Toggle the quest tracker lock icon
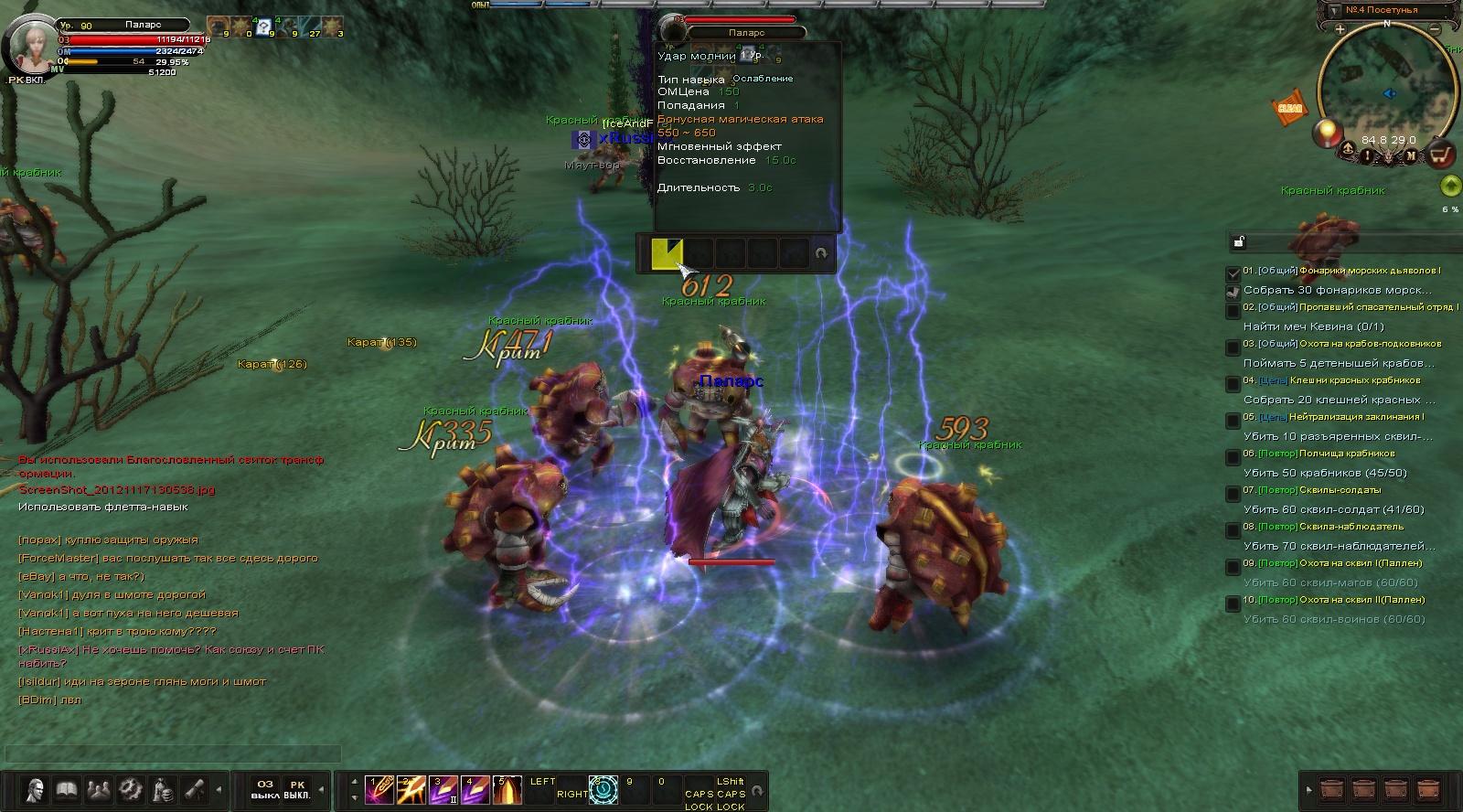 tap(1239, 242)
